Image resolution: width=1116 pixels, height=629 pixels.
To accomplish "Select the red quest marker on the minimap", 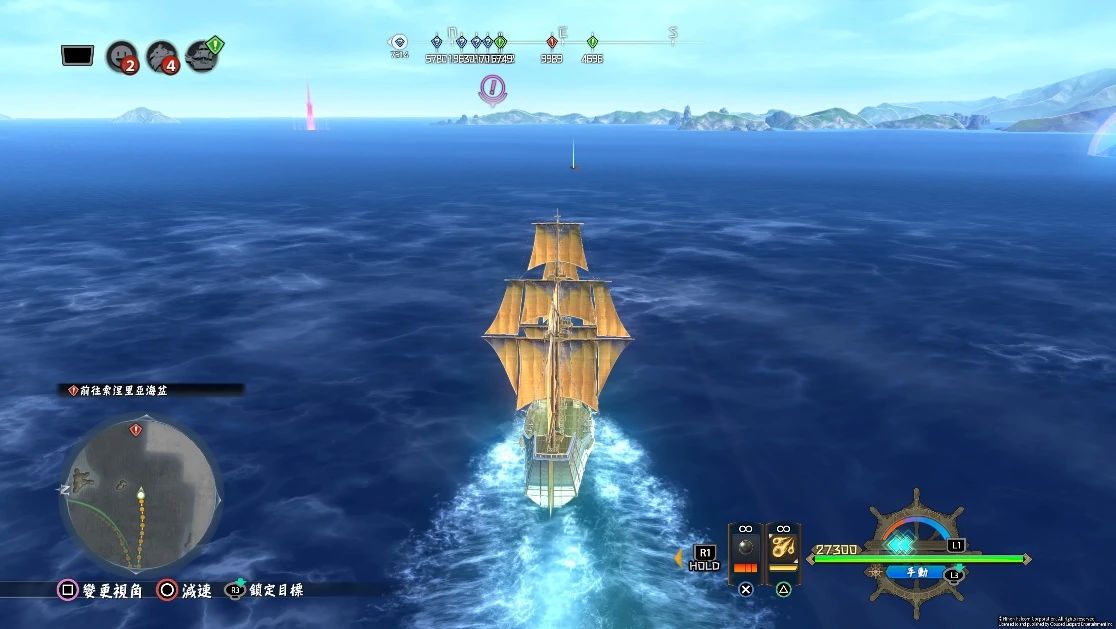I will coord(136,430).
